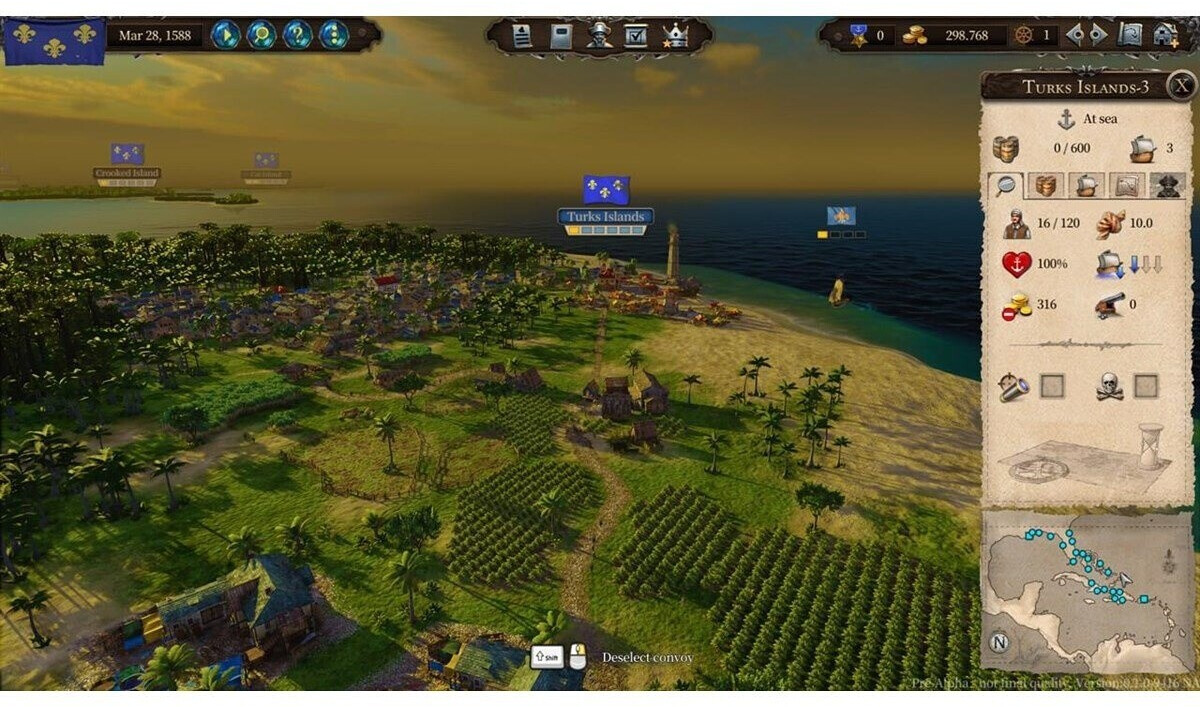Open the document list icon in top bar
This screenshot has width=1200, height=707.
coord(522,36)
